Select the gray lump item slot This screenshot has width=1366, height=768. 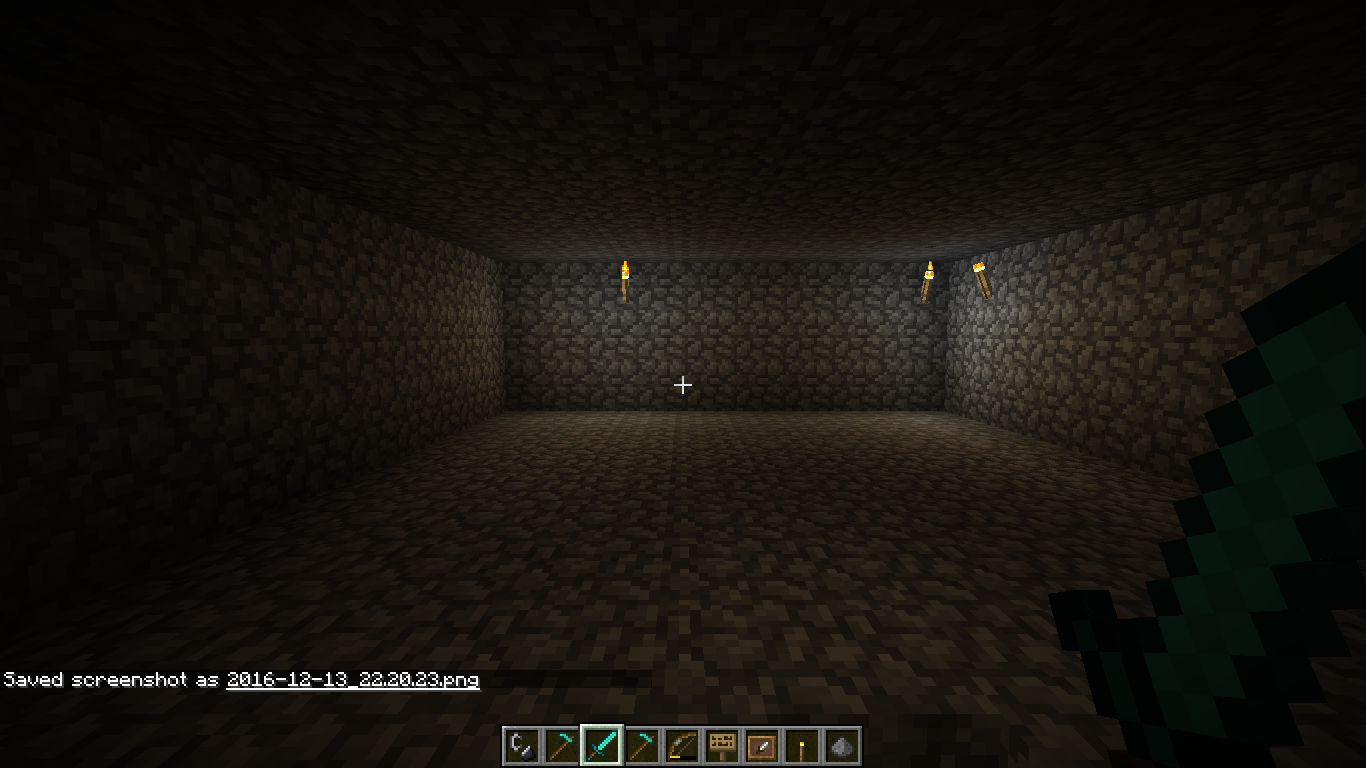pyautogui.click(x=842, y=746)
